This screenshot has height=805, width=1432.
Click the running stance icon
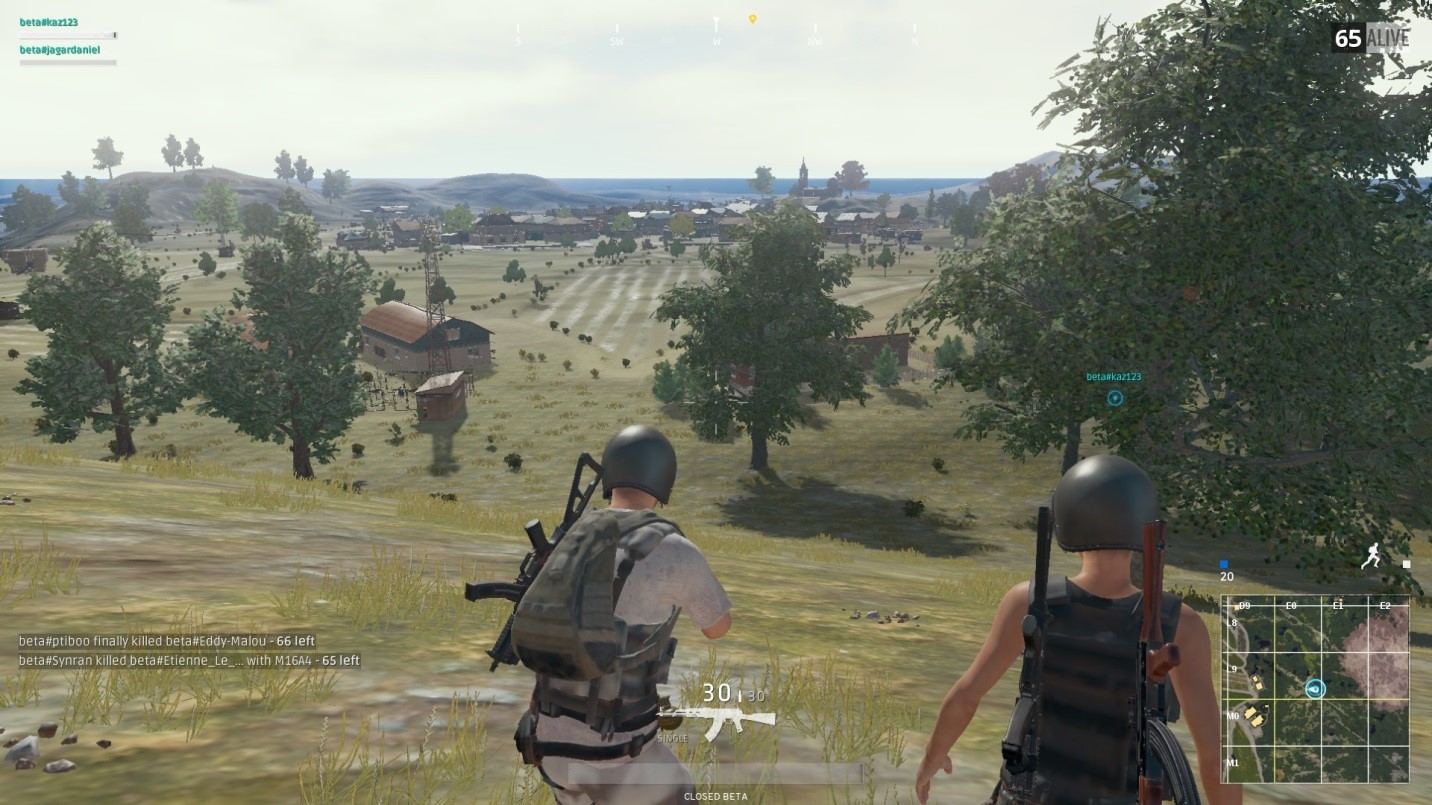(1371, 557)
